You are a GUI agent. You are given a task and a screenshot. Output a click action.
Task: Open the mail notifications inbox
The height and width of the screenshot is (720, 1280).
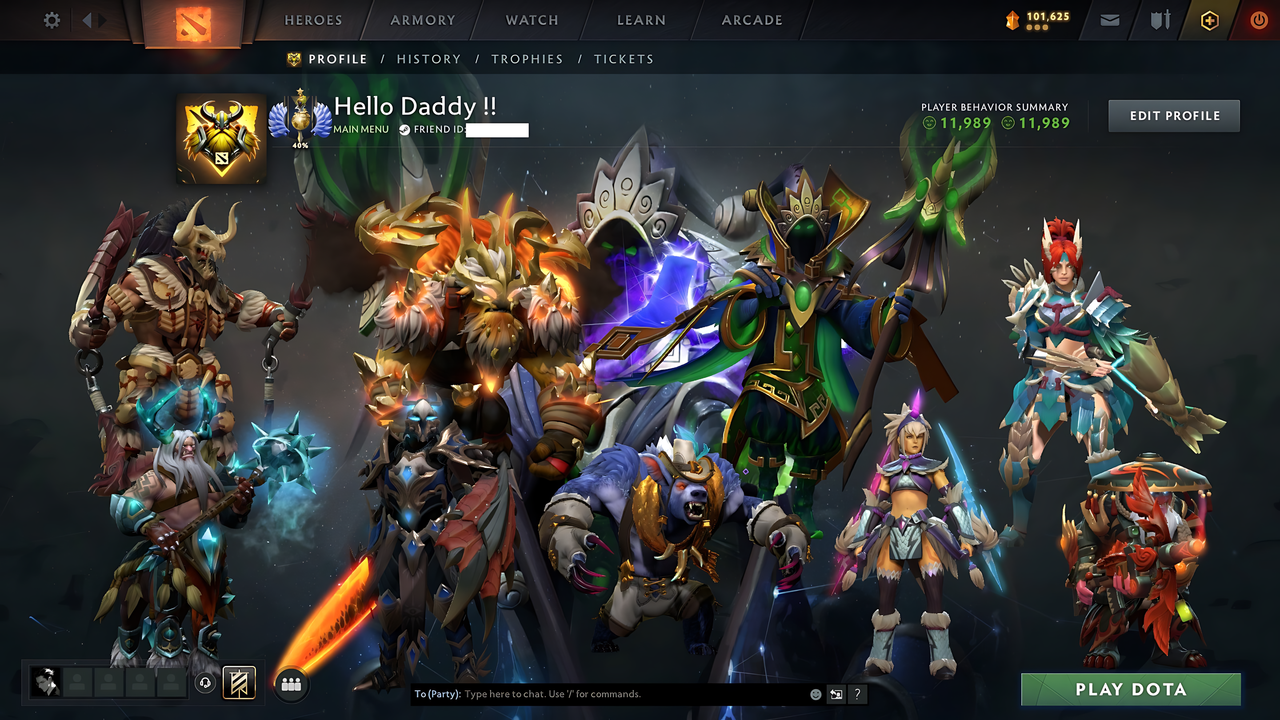click(1108, 19)
